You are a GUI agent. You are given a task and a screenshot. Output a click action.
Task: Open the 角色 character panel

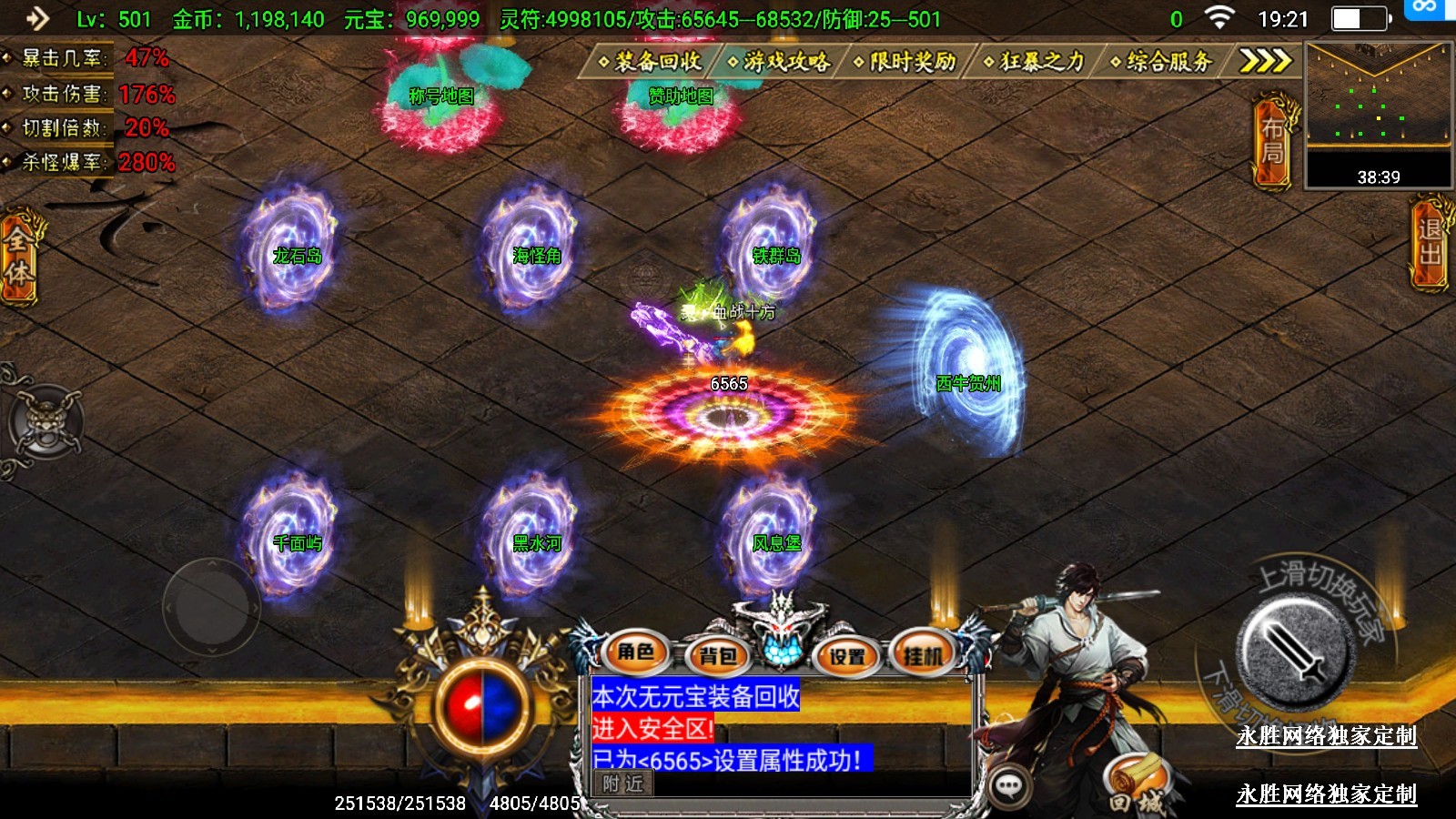[636, 652]
